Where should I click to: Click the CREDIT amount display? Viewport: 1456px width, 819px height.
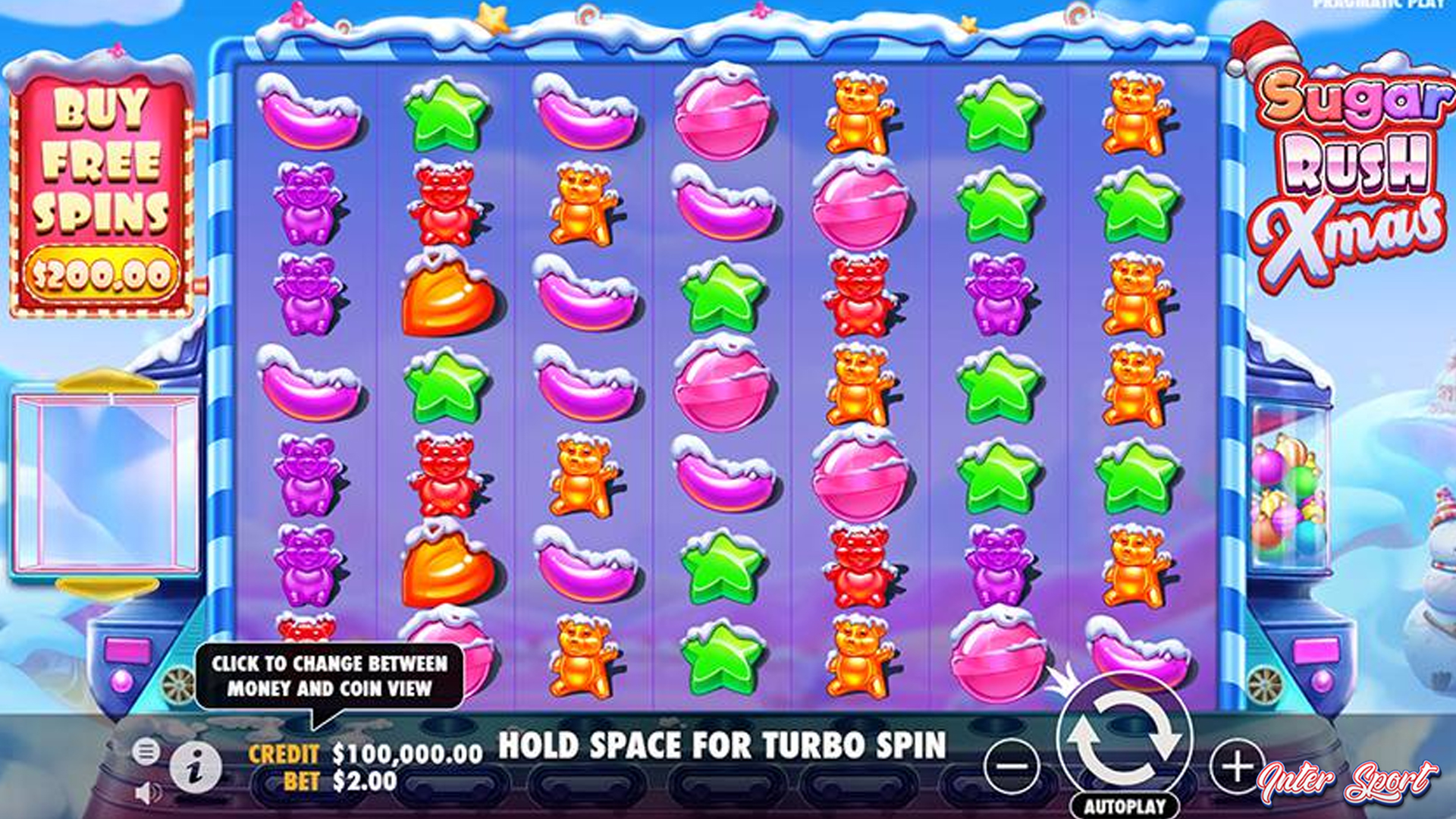[x=406, y=754]
